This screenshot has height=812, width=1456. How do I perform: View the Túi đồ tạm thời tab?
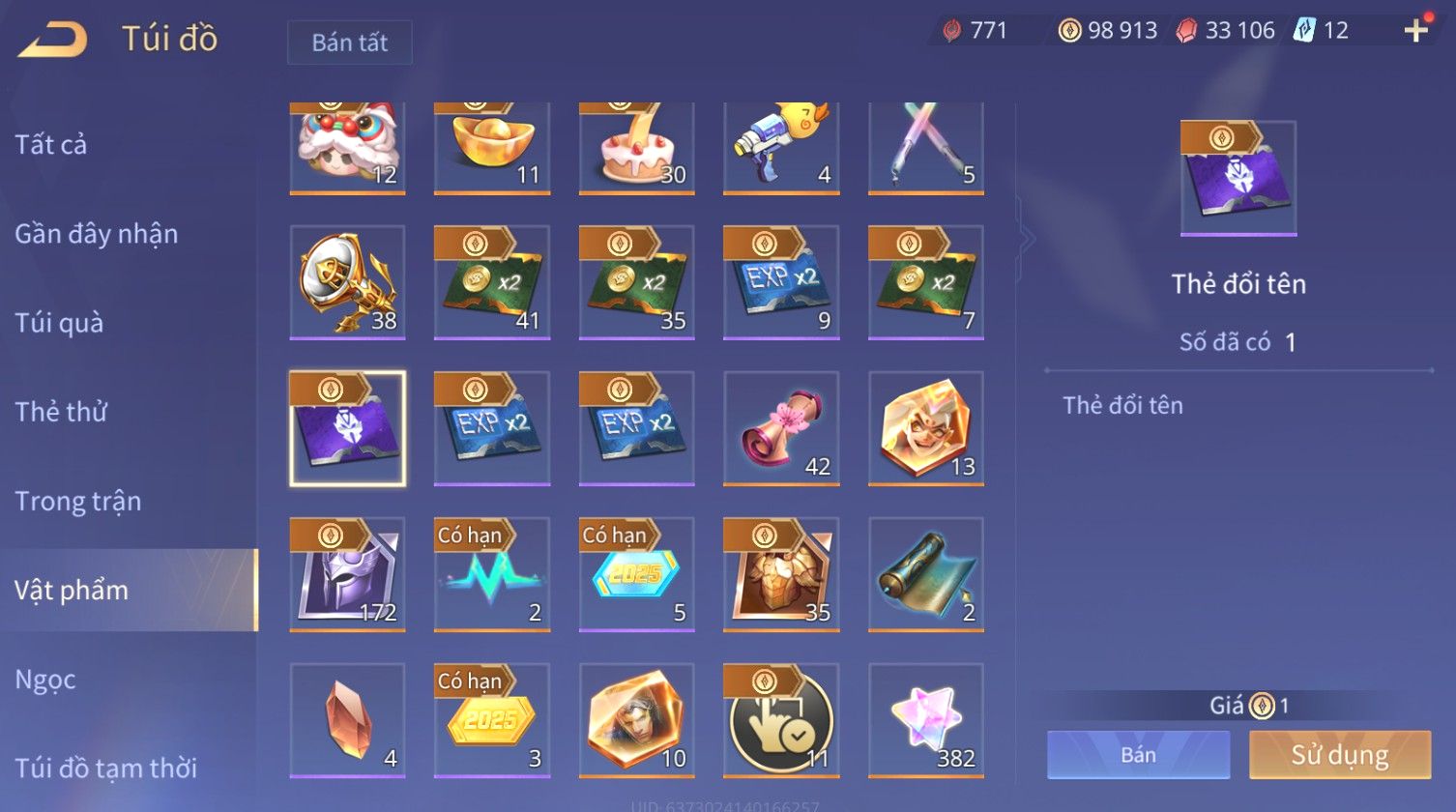[105, 768]
